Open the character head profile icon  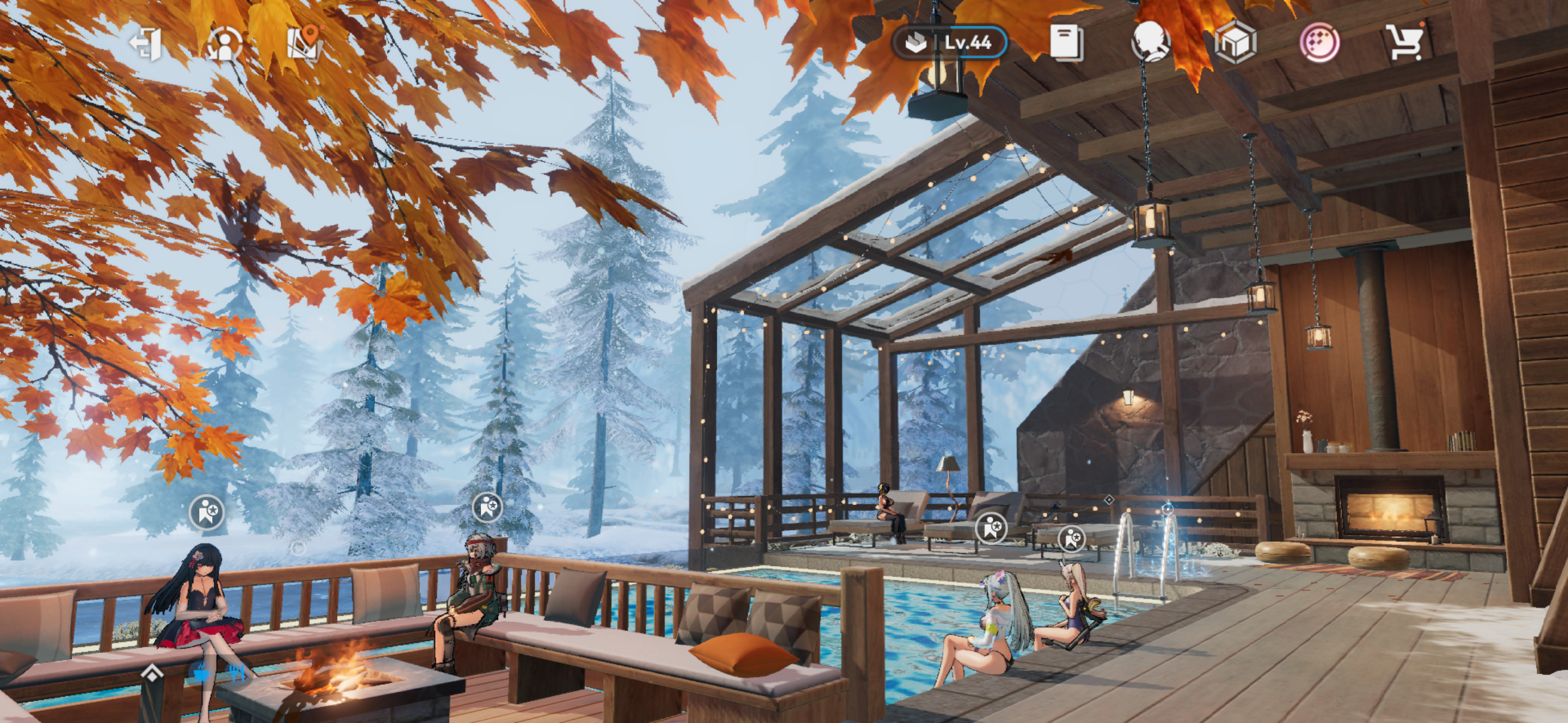[1150, 43]
